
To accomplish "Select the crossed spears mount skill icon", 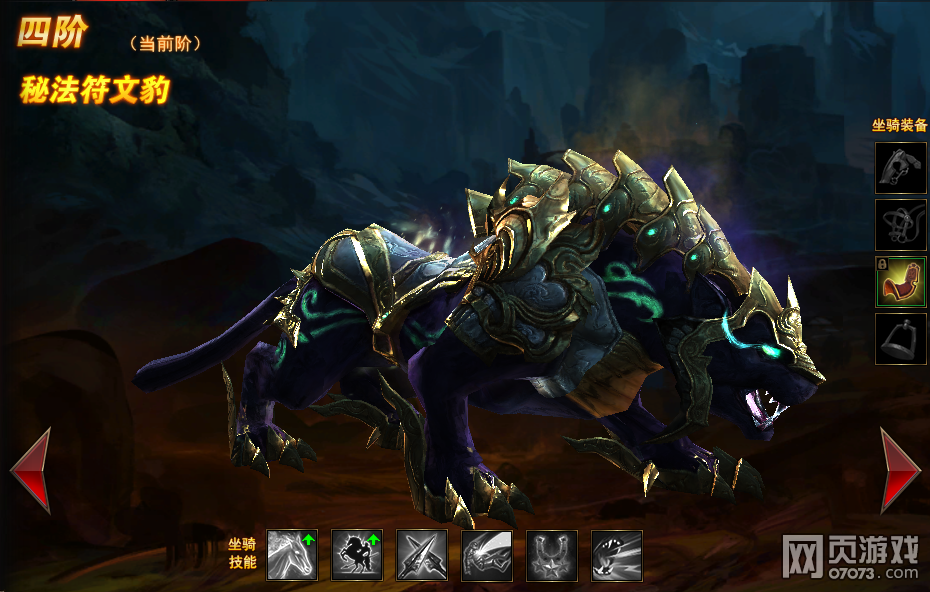I will coord(422,555).
